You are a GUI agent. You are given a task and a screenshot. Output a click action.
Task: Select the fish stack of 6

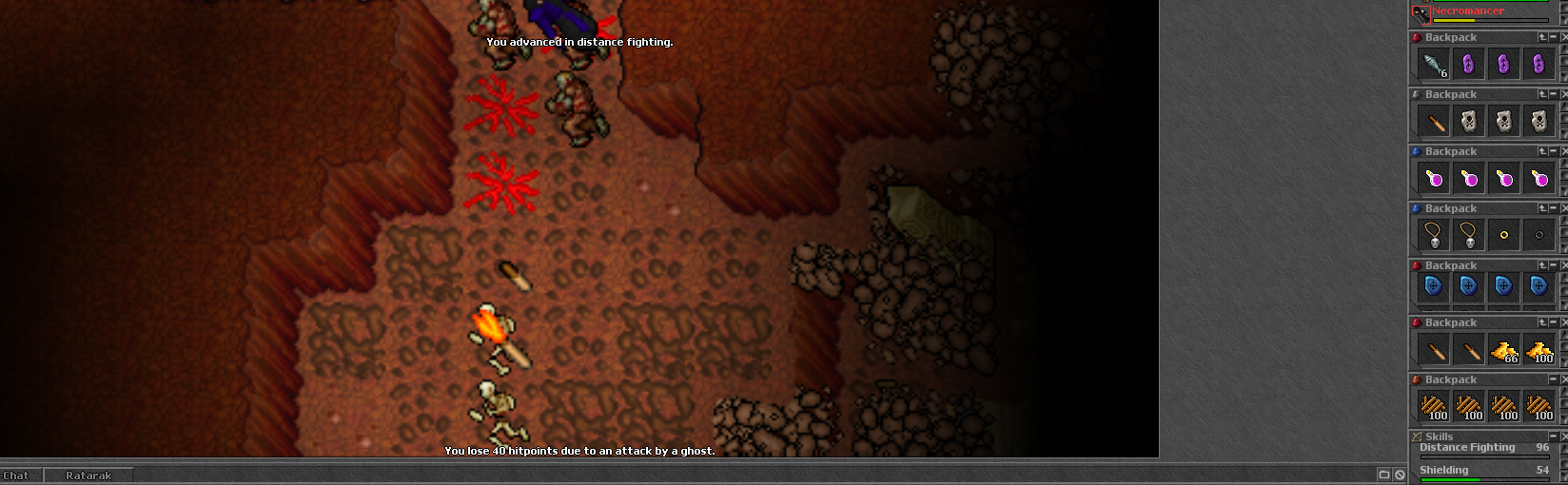1434,65
